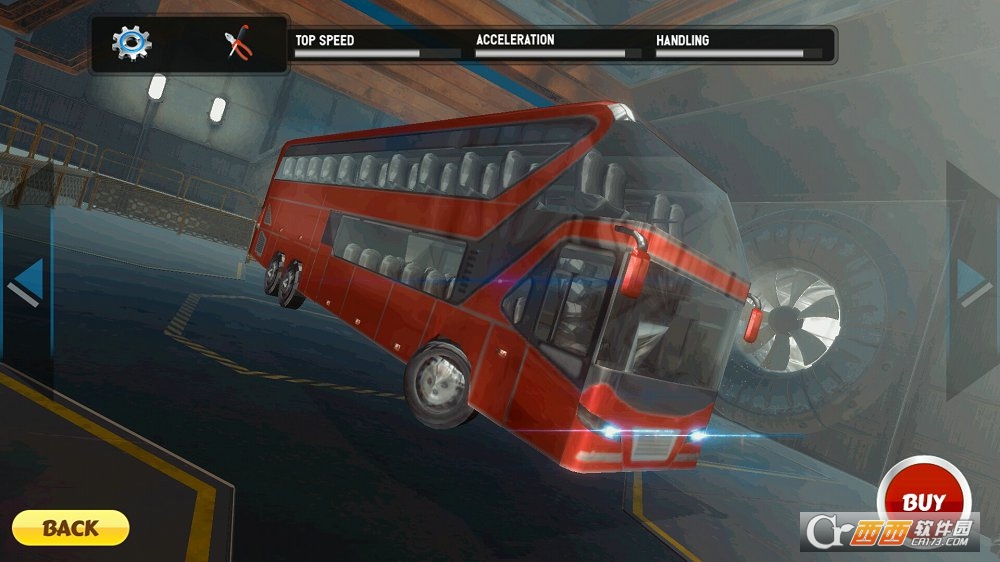Buy the red double-decker bus
Viewport: 1000px width, 562px height.
[922, 500]
